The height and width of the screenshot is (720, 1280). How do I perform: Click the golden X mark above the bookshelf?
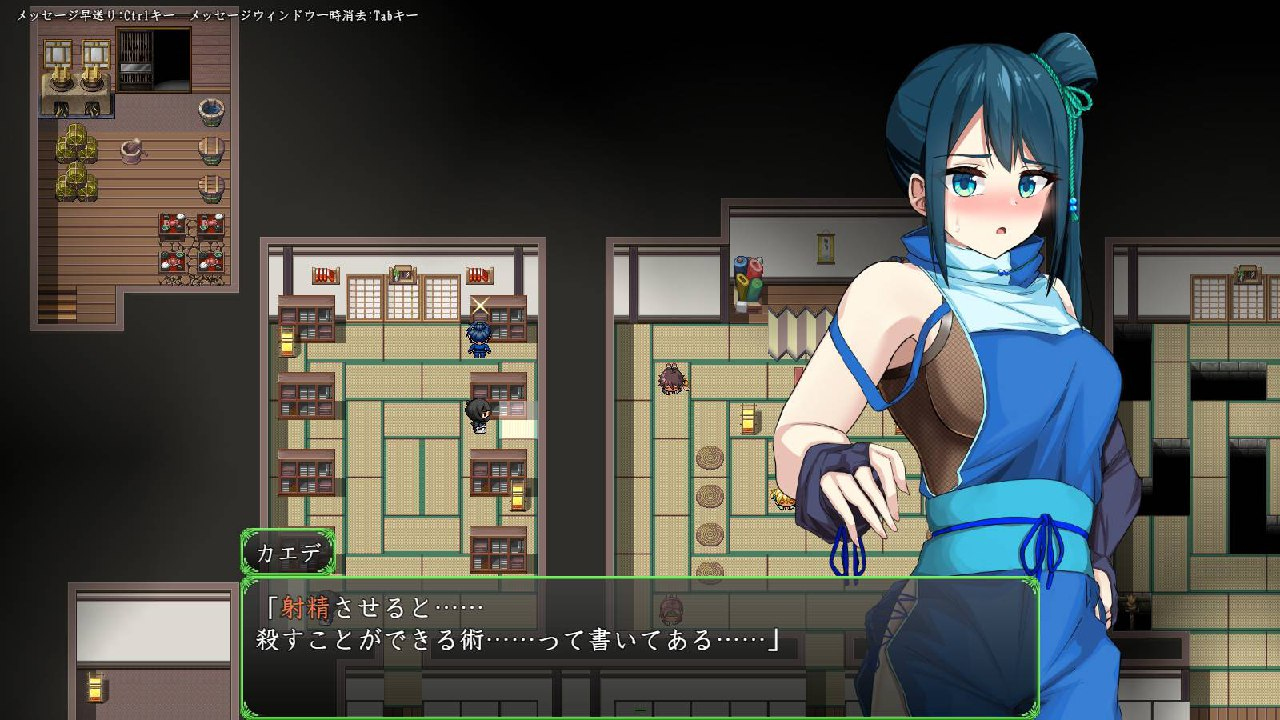click(479, 305)
